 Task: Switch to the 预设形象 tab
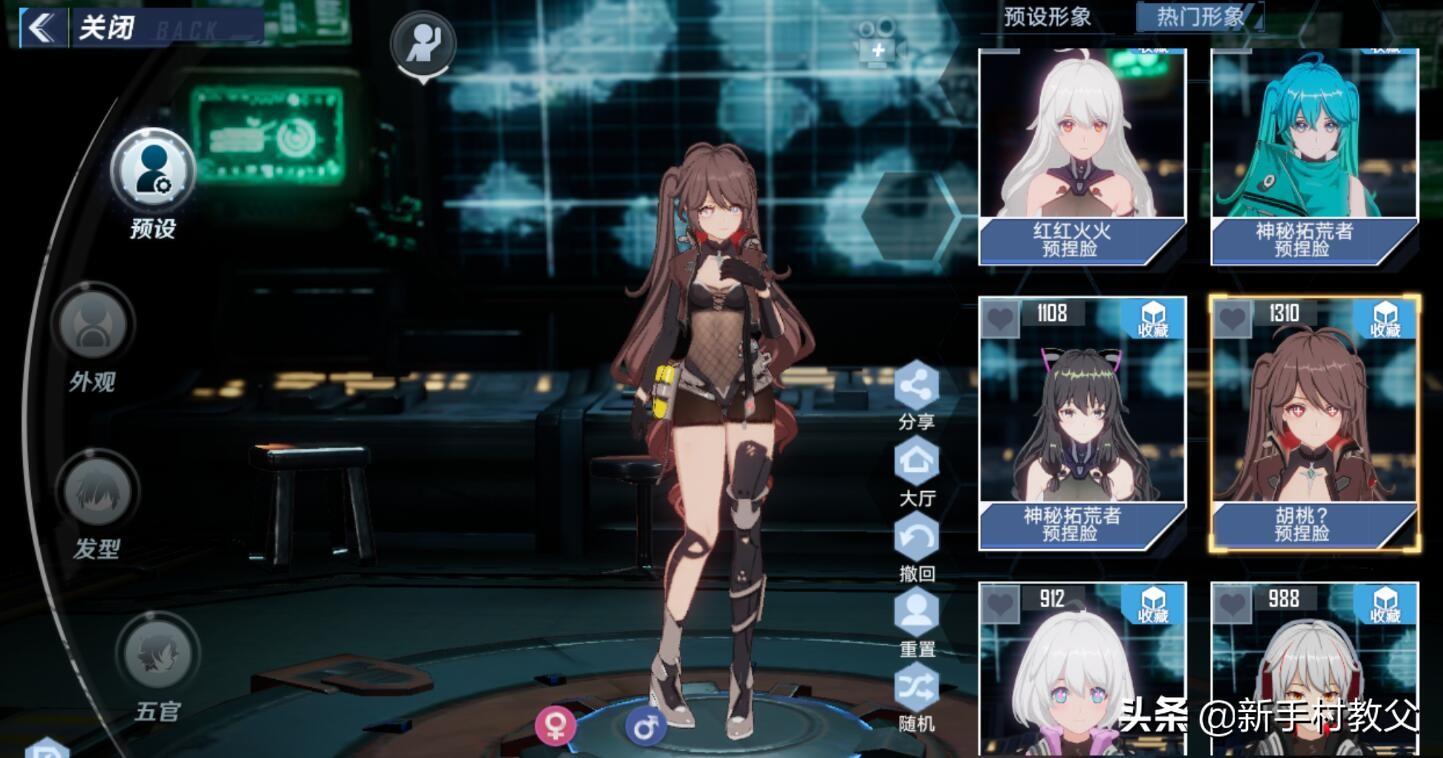pyautogui.click(x=1047, y=17)
